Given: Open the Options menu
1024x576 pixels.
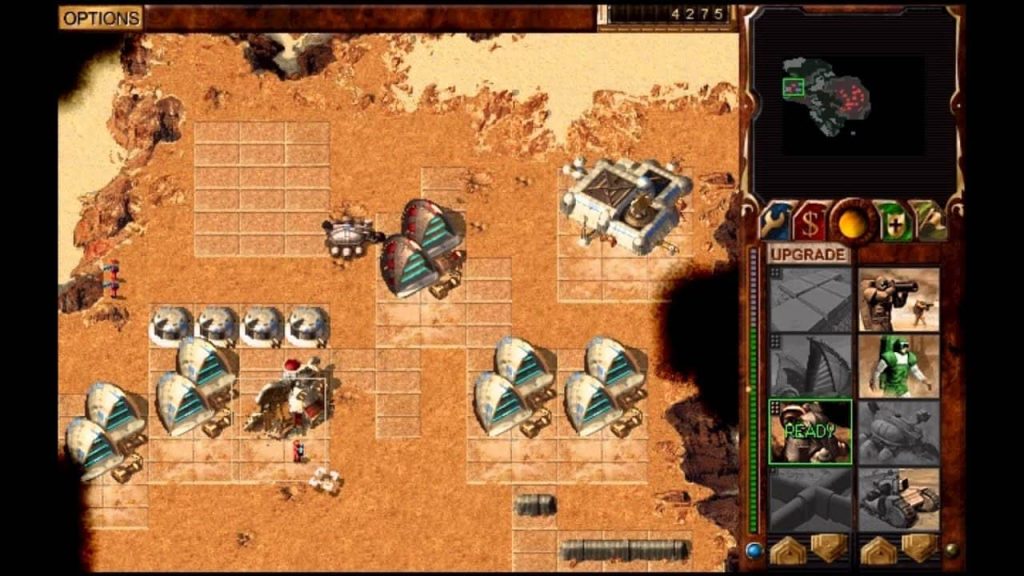Looking at the screenshot, I should pyautogui.click(x=101, y=18).
